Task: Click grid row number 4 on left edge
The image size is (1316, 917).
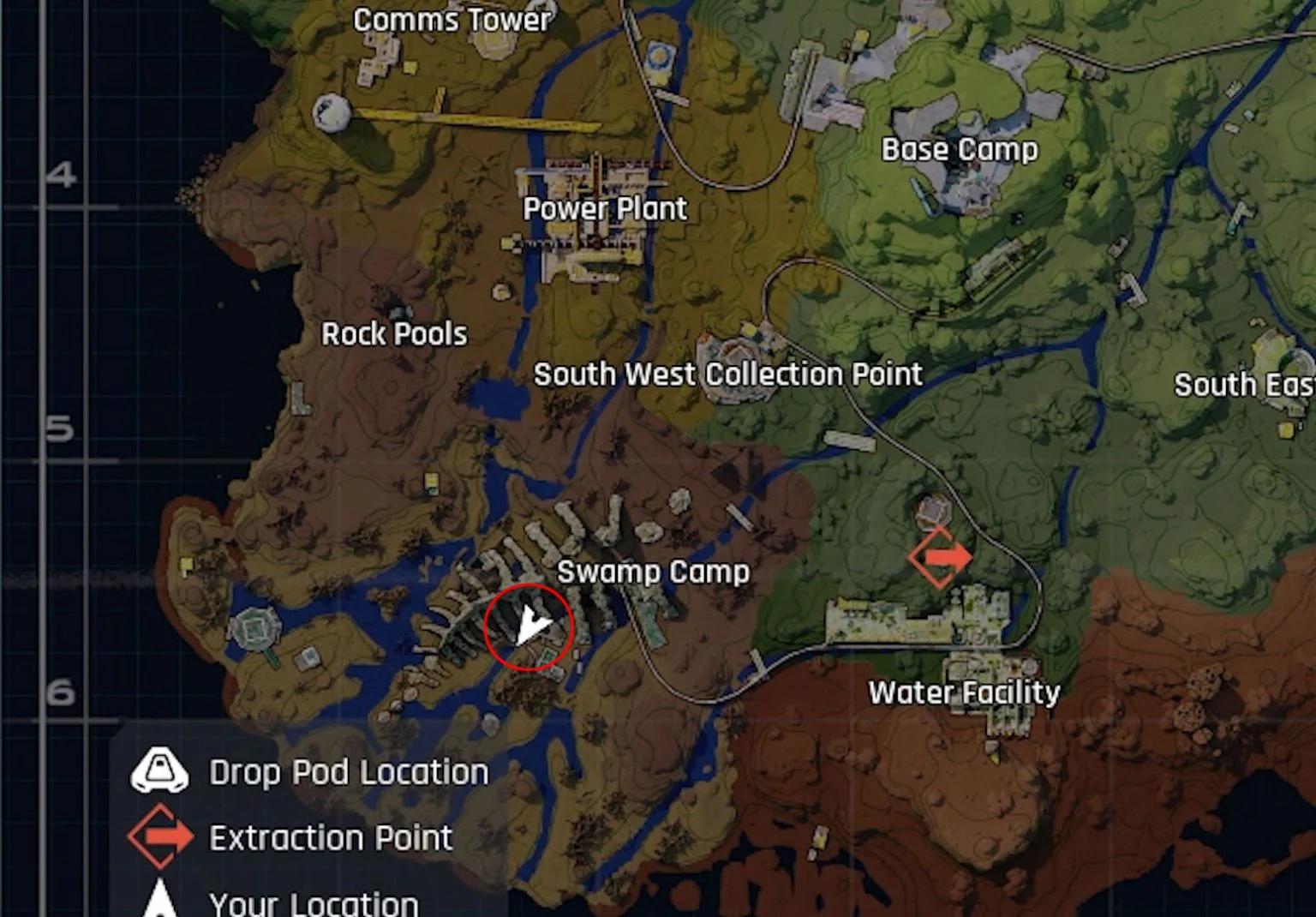Action: tap(60, 174)
